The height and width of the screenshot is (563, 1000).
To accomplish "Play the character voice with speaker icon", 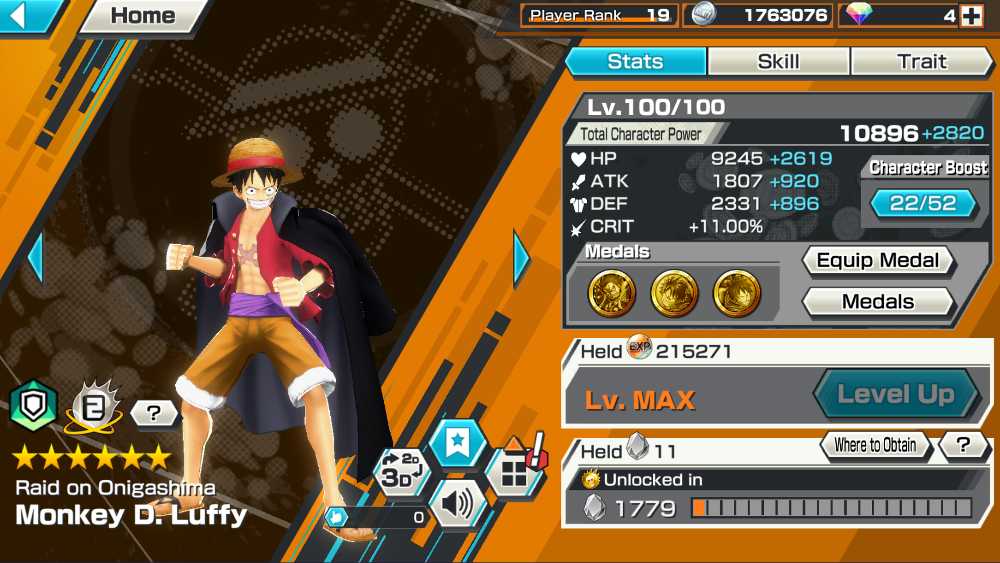I will click(x=458, y=503).
